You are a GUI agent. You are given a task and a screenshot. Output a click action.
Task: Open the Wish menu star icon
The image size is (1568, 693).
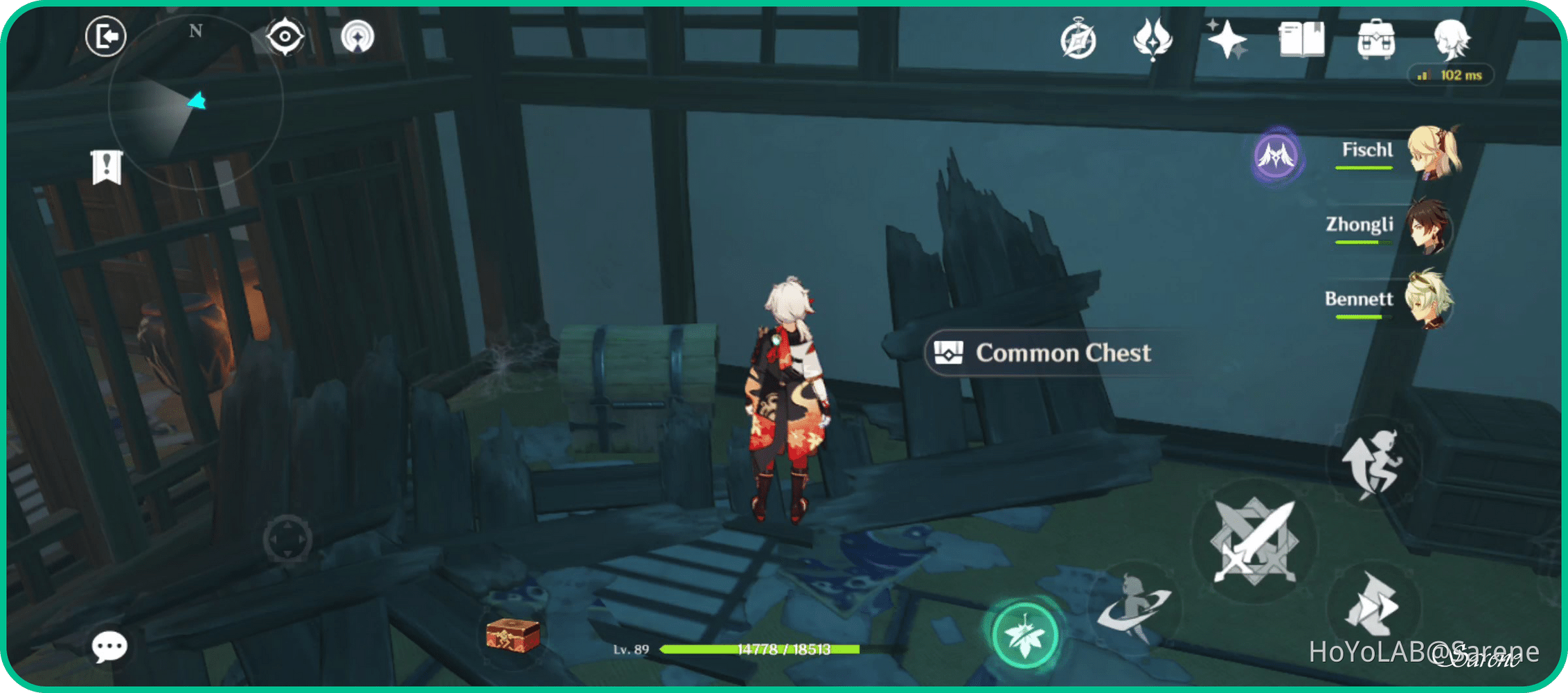(1227, 40)
